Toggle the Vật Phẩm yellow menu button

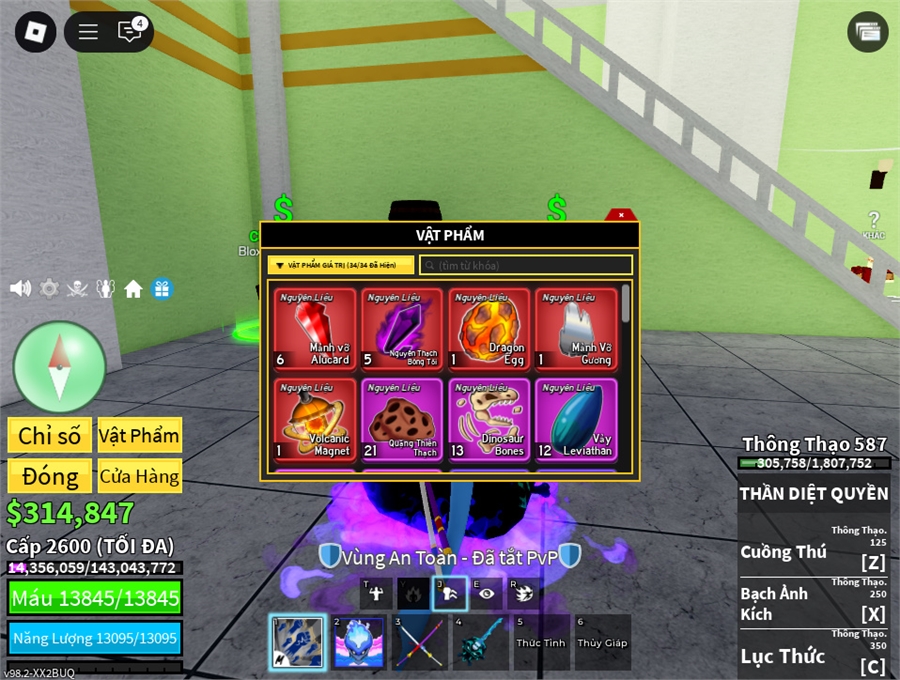point(139,435)
